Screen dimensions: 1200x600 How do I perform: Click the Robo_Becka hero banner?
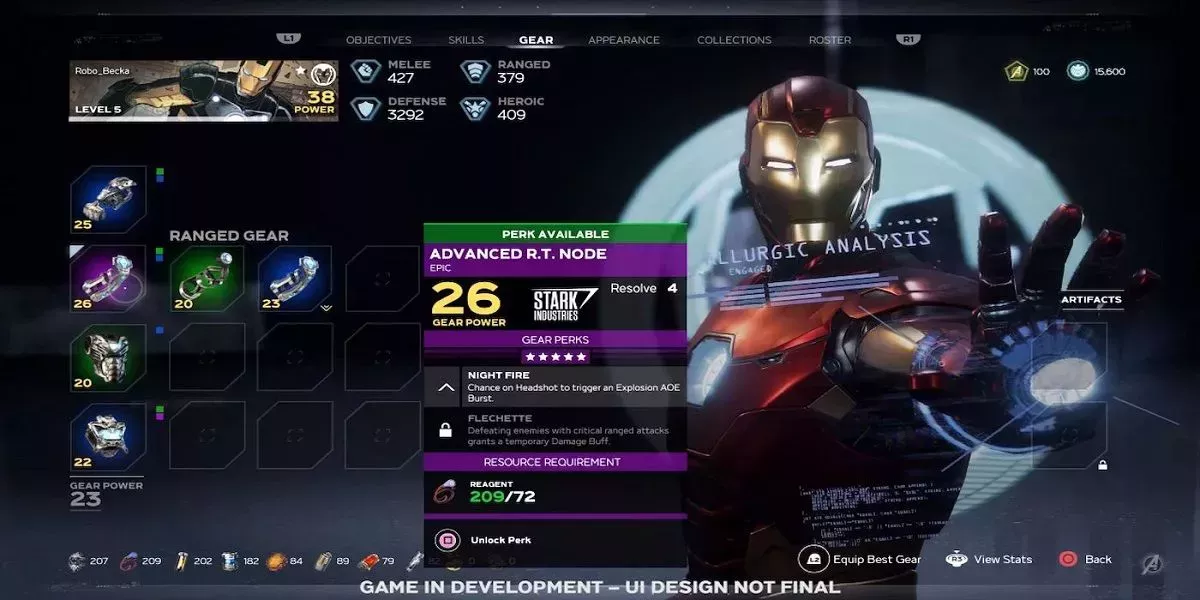pos(203,91)
